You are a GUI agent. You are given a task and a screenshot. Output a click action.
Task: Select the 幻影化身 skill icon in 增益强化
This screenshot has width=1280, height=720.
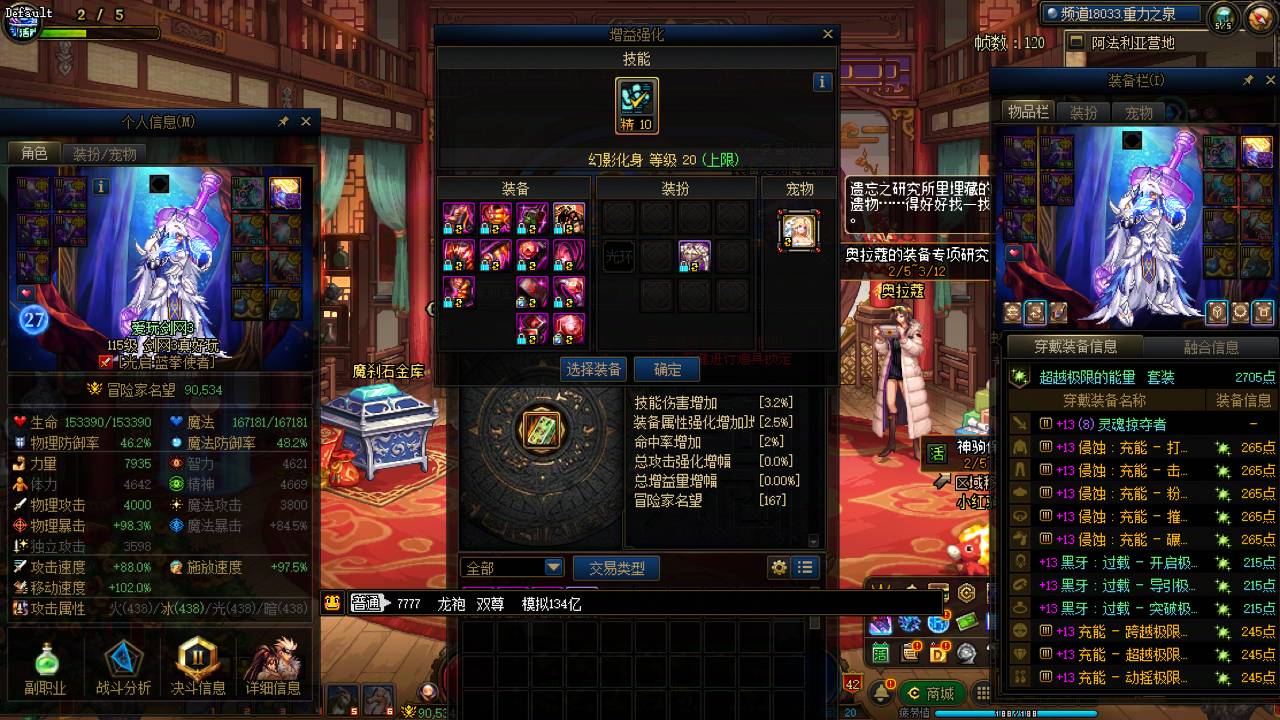click(636, 103)
